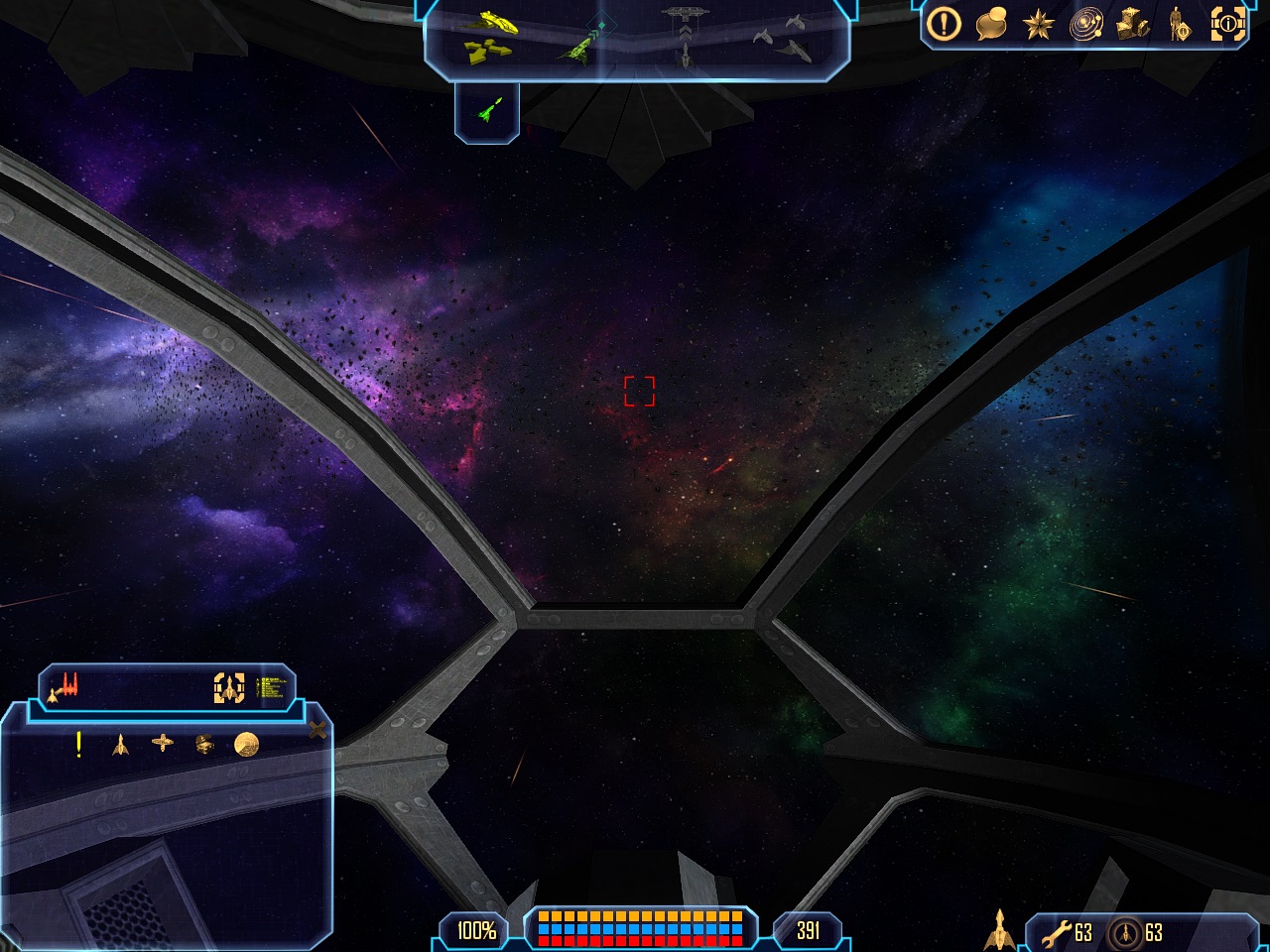Select the yellow spaceship icon
The image size is (1270, 952).
tap(493, 21)
